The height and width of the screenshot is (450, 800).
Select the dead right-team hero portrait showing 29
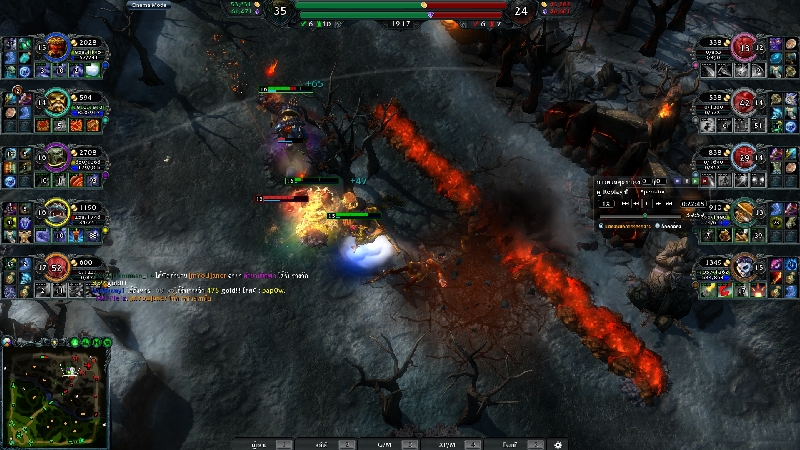(744, 158)
